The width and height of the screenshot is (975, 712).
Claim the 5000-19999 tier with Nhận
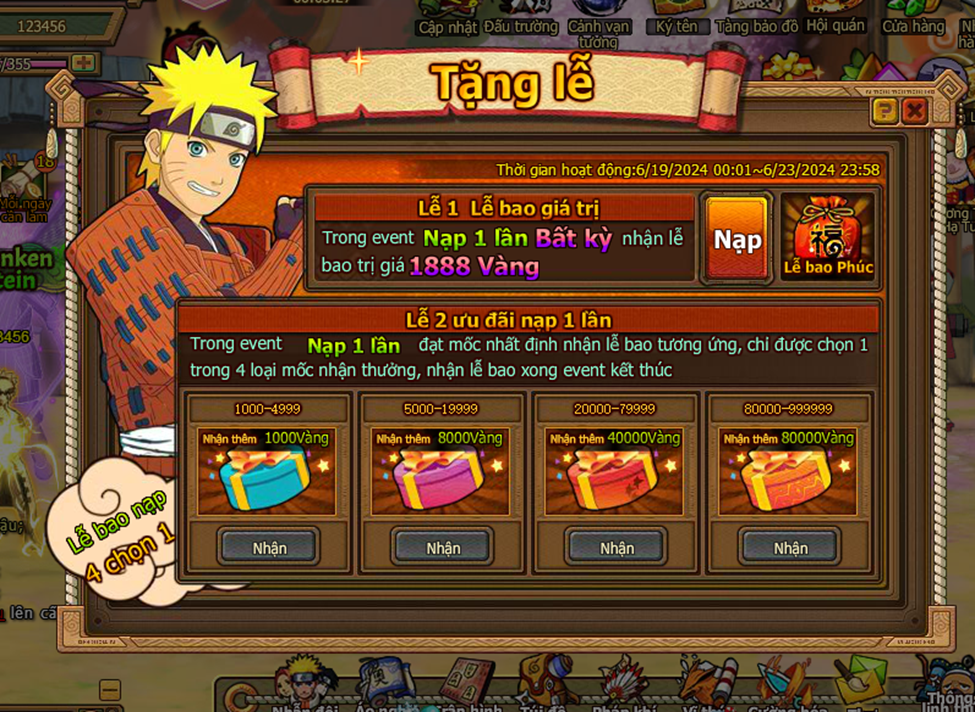[x=443, y=547]
